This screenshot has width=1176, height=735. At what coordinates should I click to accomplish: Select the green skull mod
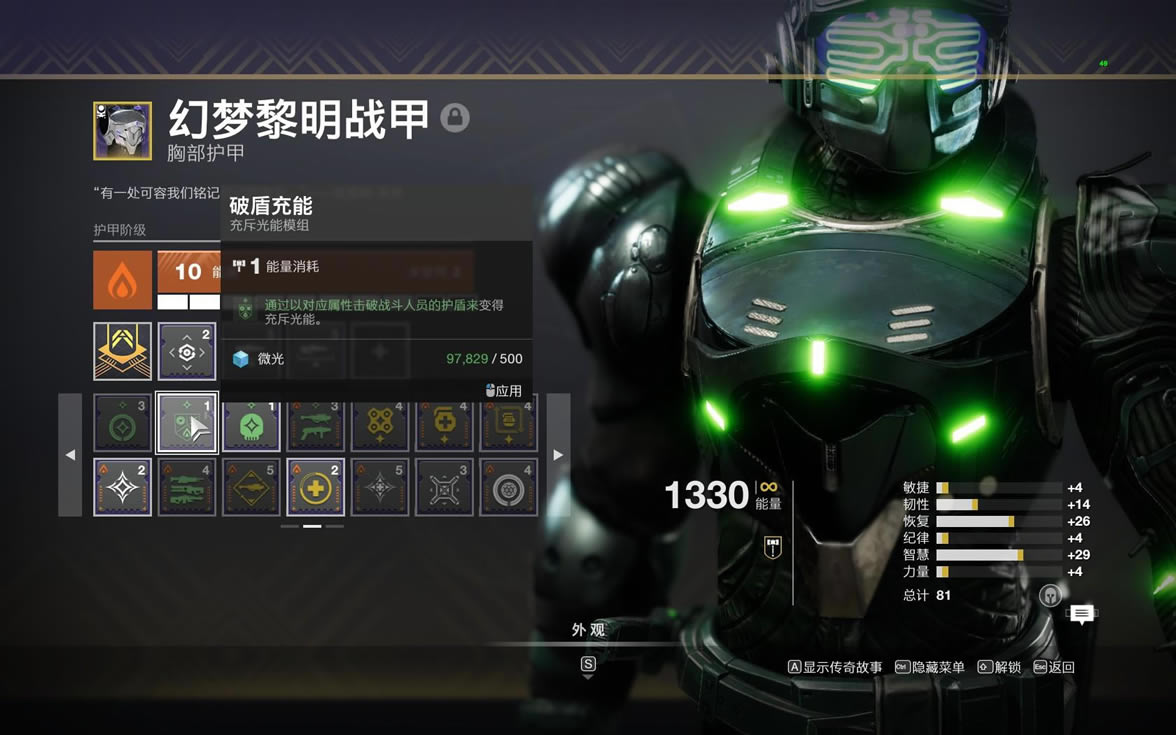click(x=251, y=423)
